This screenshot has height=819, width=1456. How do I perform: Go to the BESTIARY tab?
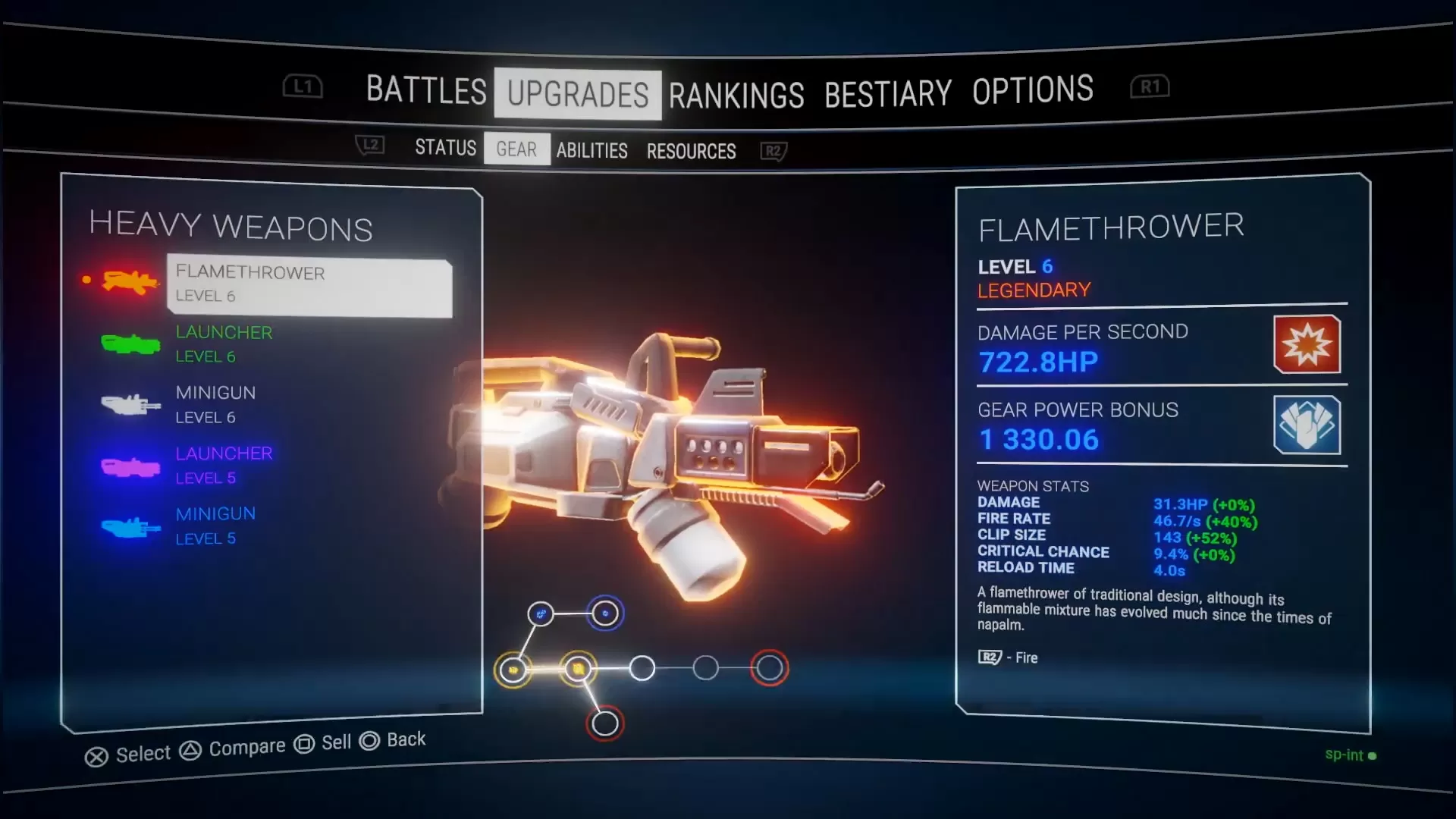pos(887,94)
